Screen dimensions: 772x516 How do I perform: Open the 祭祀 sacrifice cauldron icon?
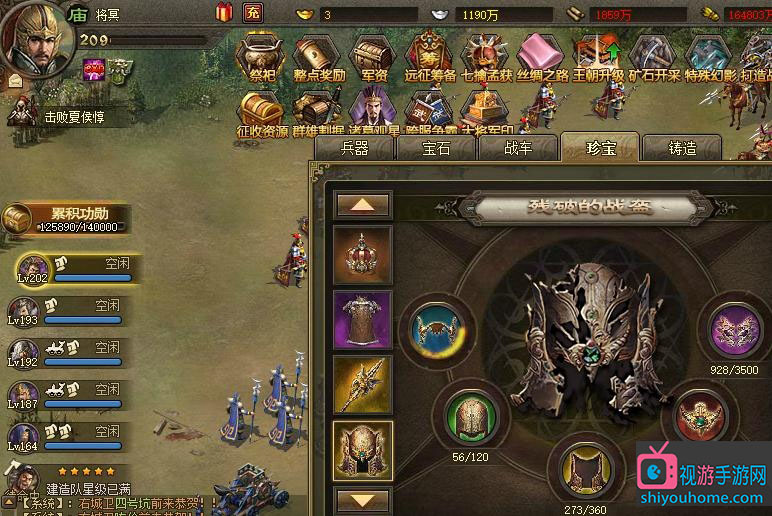(x=261, y=54)
